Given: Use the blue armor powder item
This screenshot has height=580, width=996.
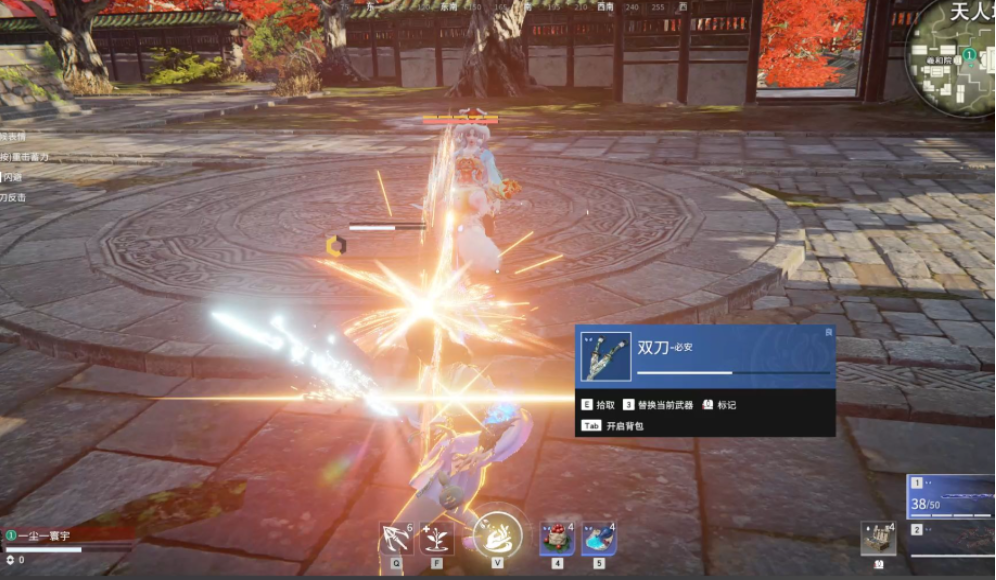Looking at the screenshot, I should tap(598, 538).
